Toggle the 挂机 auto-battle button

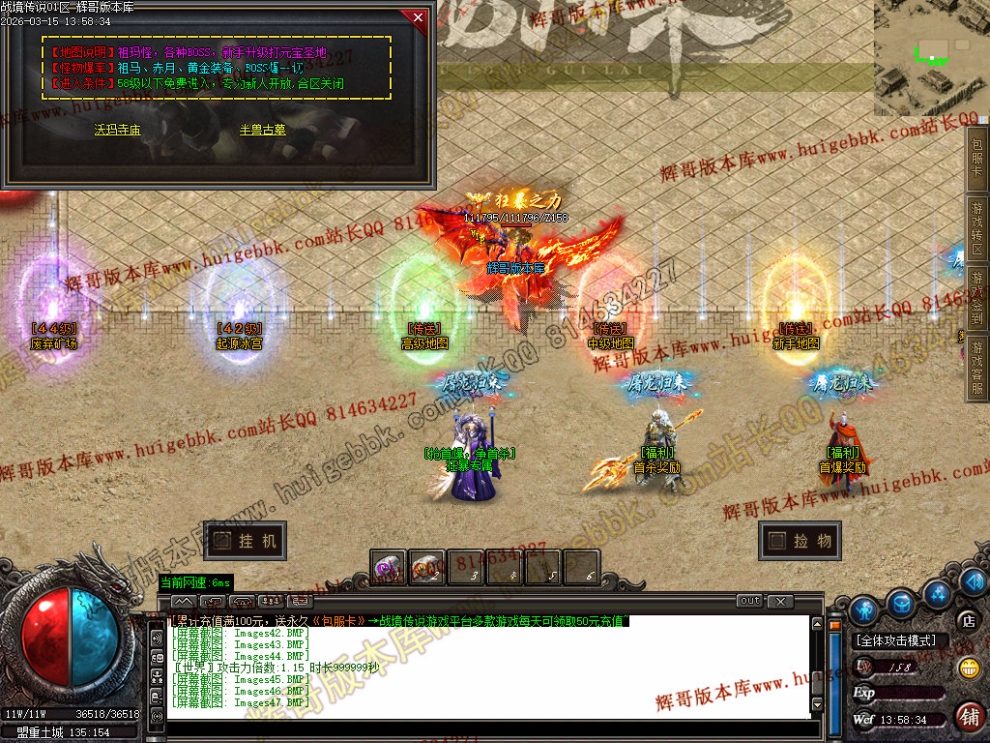click(244, 541)
